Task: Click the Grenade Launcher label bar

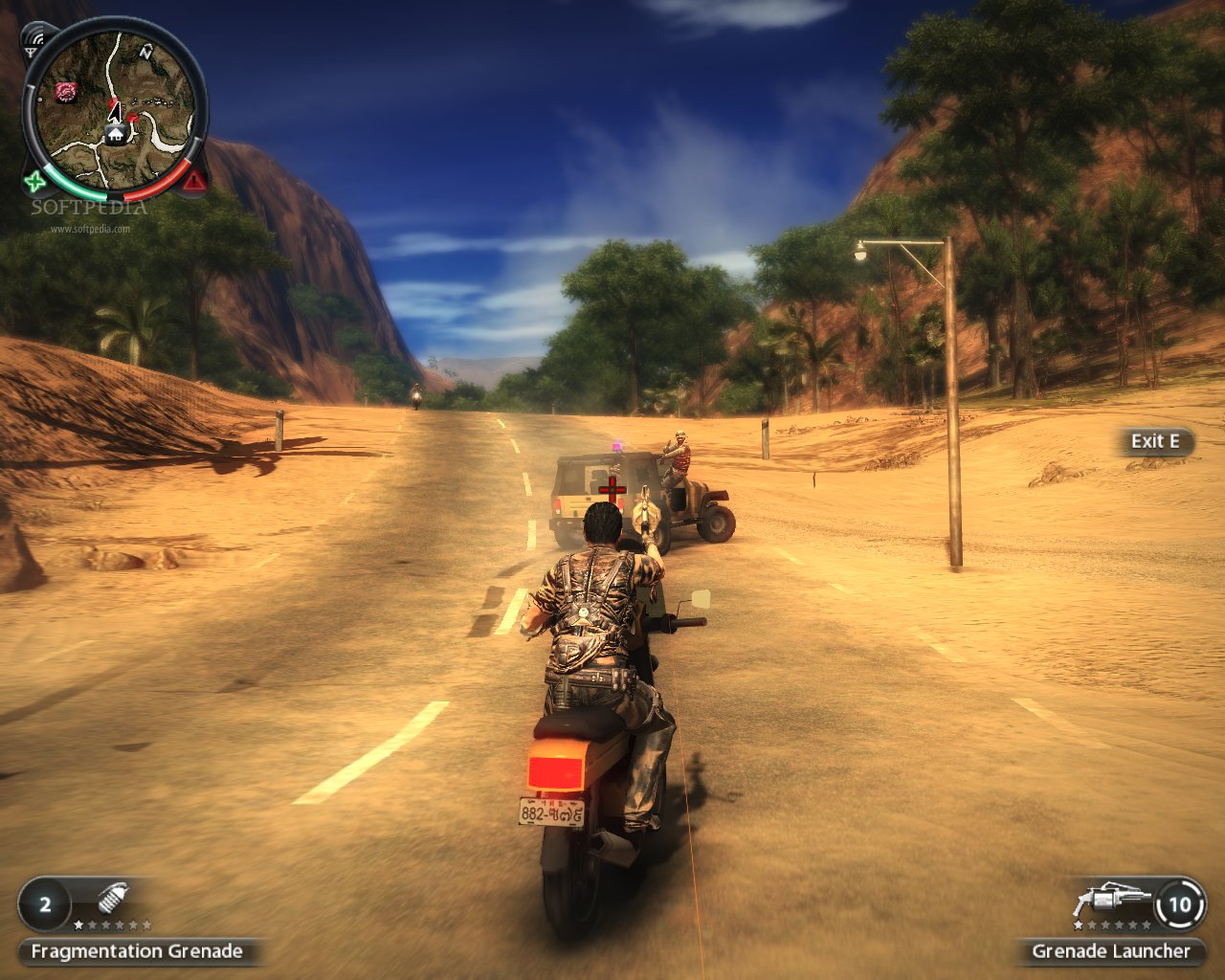Action: pos(1109,952)
